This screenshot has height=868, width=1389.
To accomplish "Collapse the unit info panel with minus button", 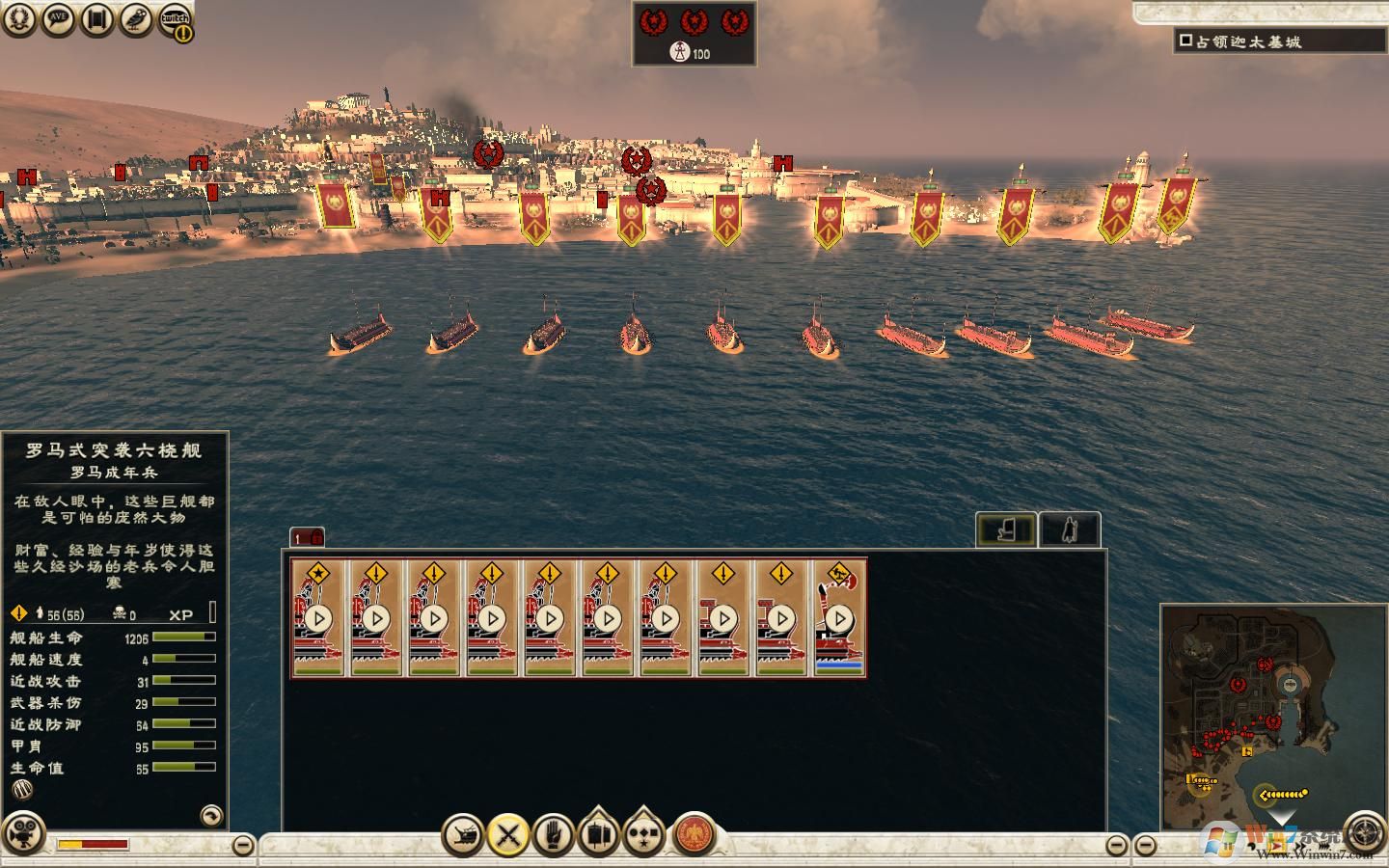I will pyautogui.click(x=244, y=845).
